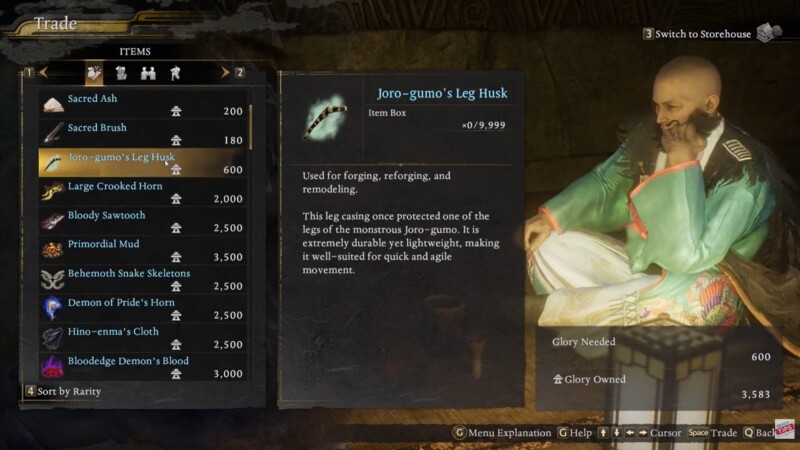
Task: Switch to Storehouse view
Action: click(703, 34)
